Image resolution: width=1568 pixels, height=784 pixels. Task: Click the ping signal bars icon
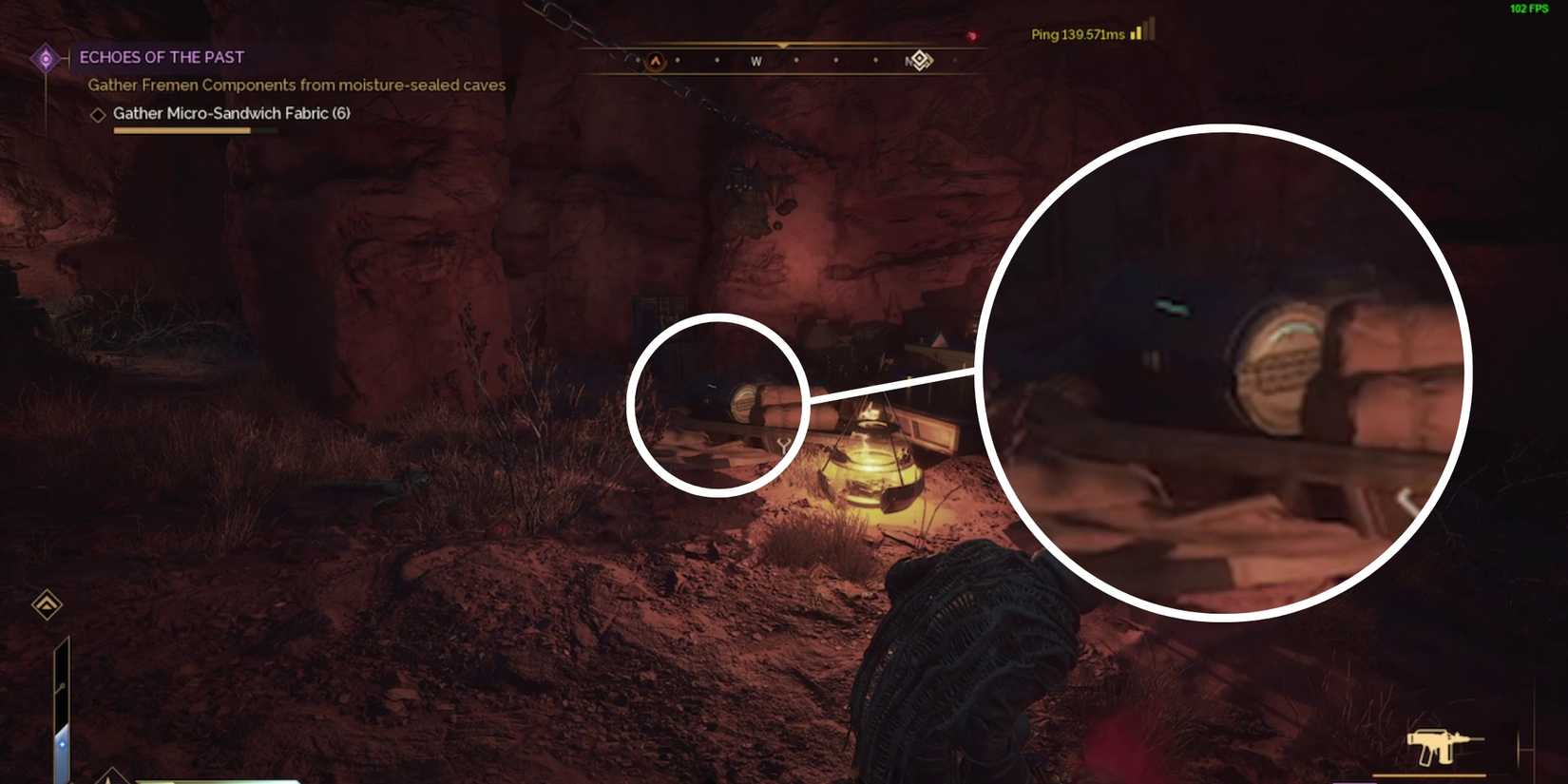point(1138,33)
